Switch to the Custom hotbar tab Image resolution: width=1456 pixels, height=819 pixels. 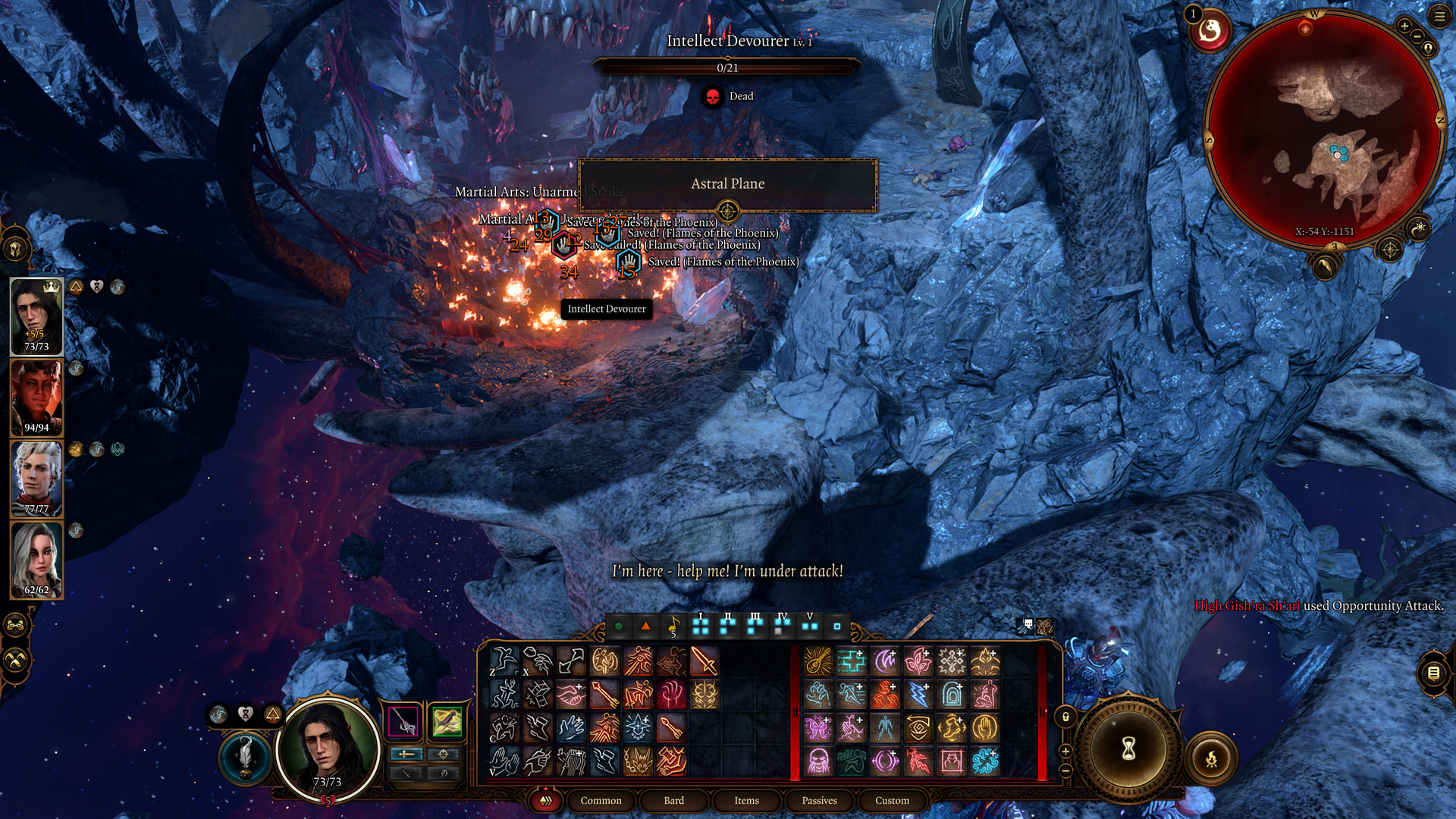click(892, 800)
